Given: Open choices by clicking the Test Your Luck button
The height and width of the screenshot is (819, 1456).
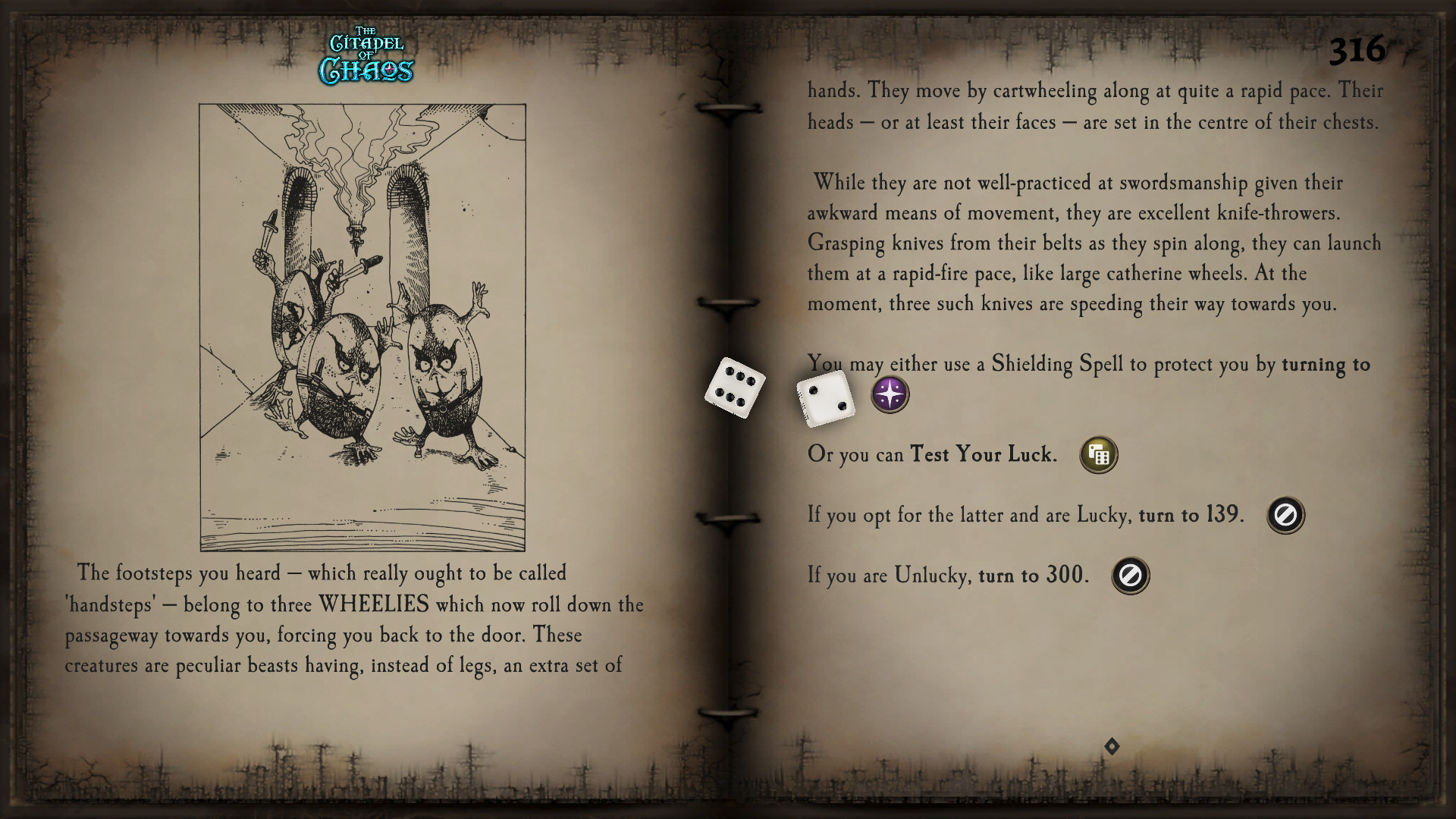Looking at the screenshot, I should [1098, 453].
